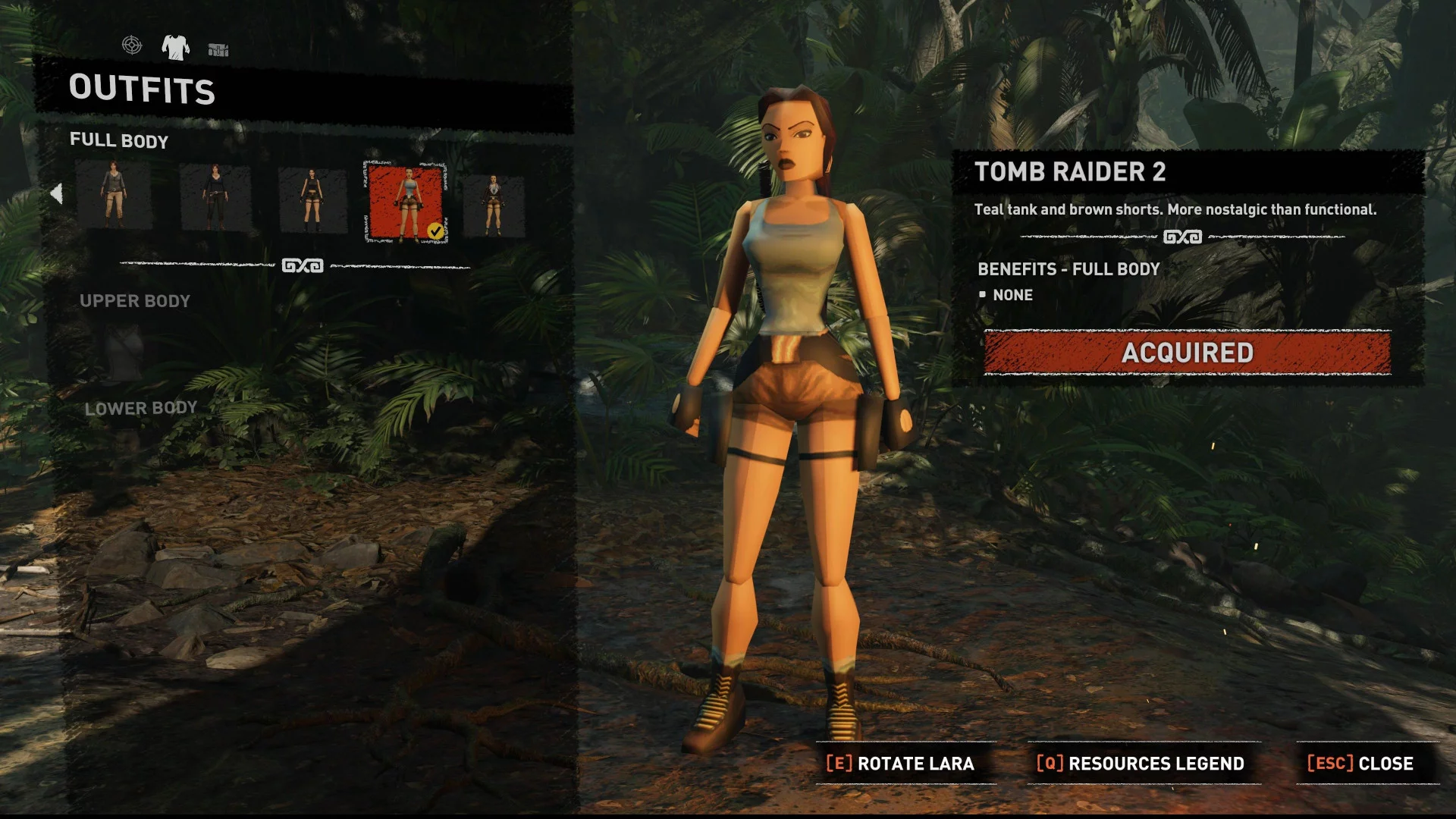Open the crosshair weapons tab

pyautogui.click(x=132, y=45)
